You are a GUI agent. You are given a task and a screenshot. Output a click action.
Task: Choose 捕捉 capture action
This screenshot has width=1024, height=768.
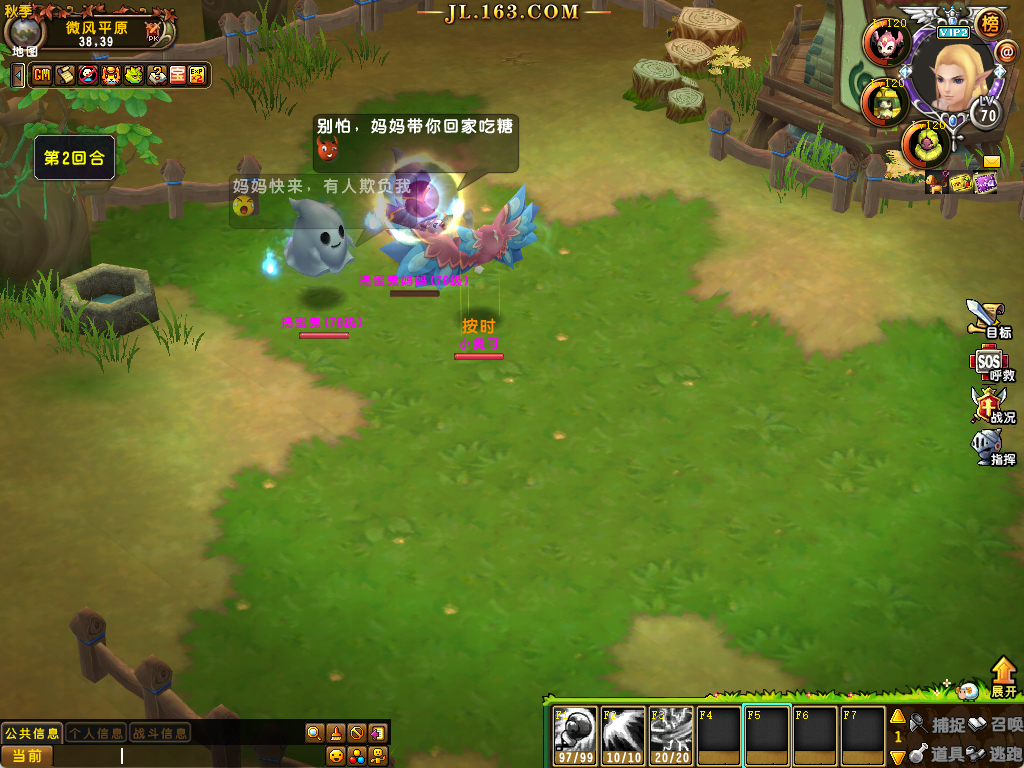click(940, 724)
